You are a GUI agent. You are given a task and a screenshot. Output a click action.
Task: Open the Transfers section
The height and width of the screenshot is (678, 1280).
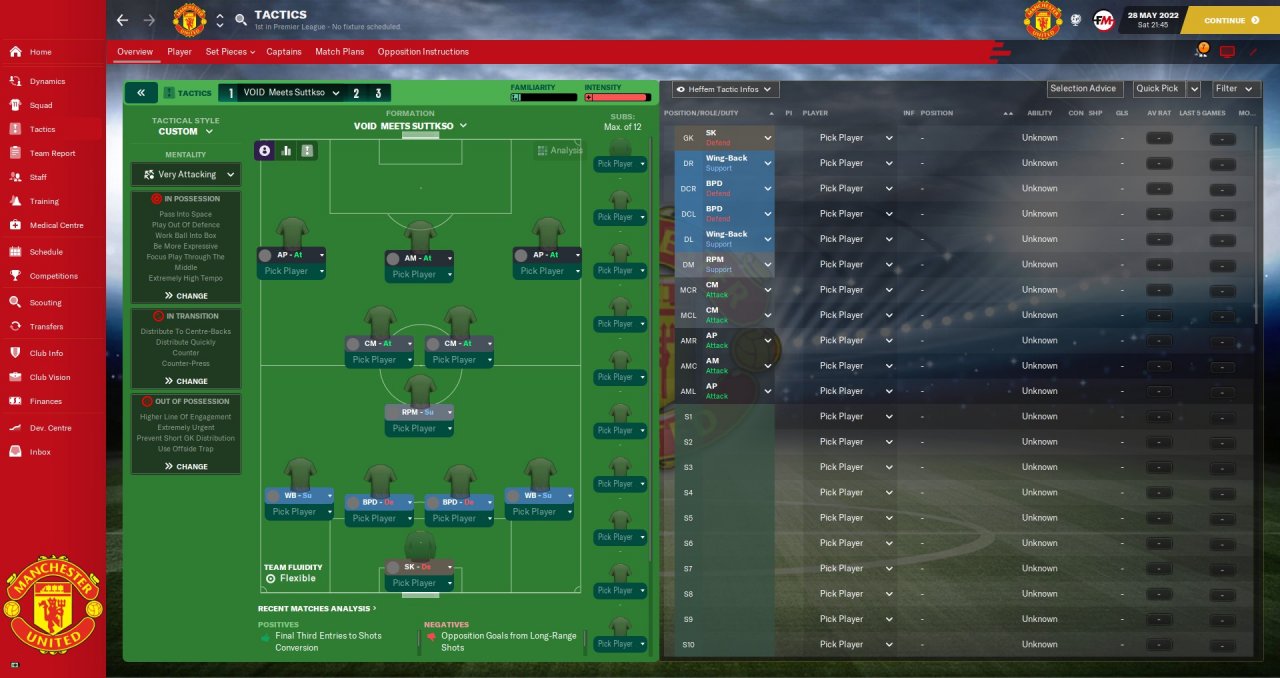point(46,326)
